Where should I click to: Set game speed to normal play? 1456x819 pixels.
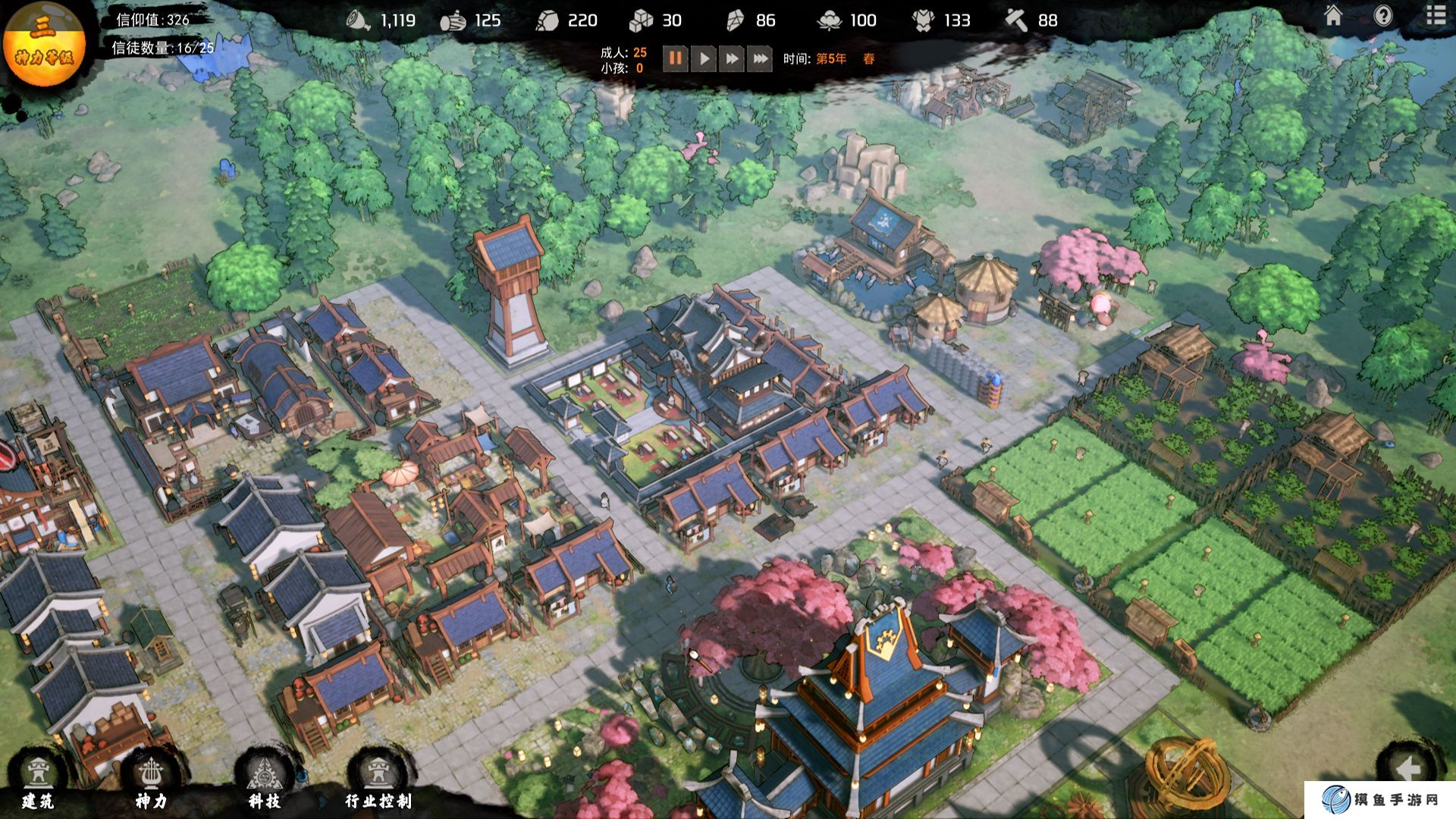(704, 58)
